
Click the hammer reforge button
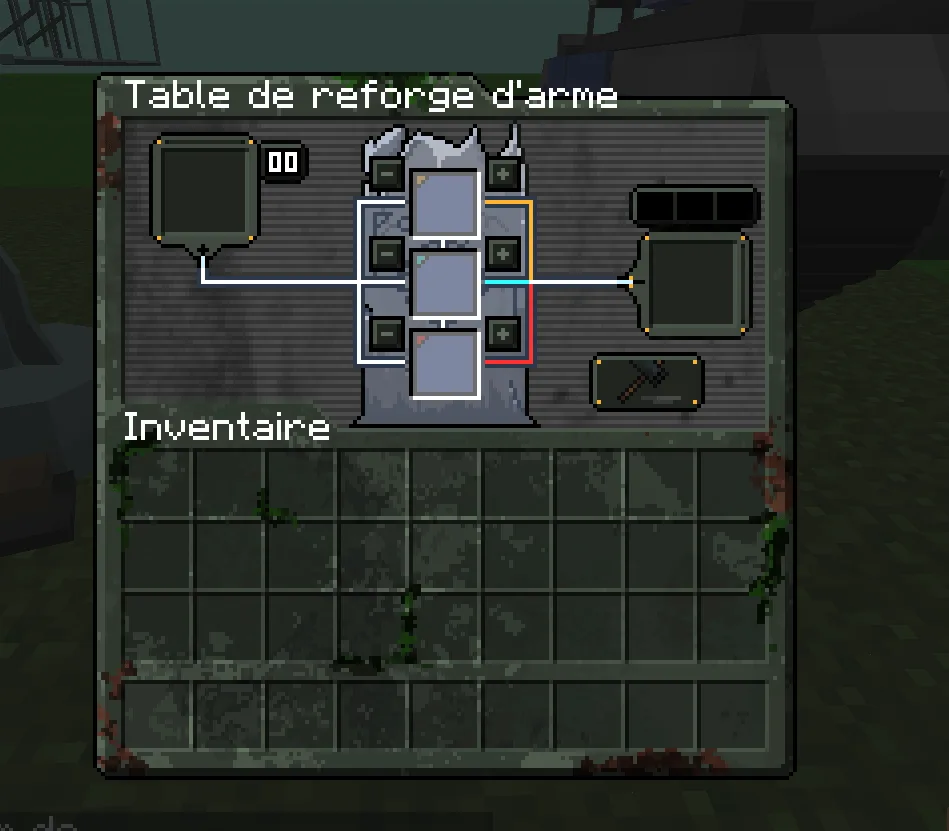647,382
